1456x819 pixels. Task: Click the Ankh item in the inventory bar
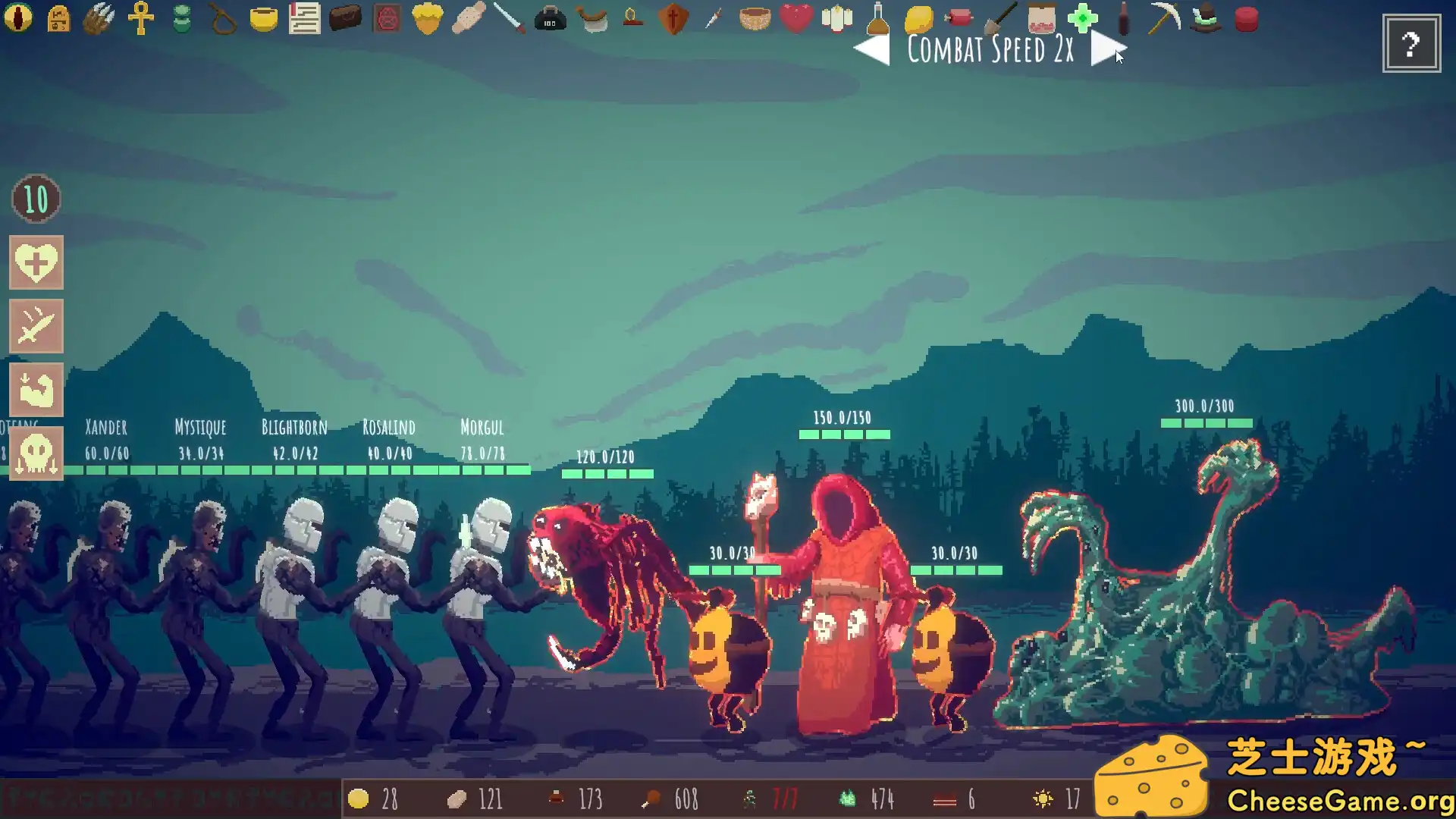pos(143,19)
